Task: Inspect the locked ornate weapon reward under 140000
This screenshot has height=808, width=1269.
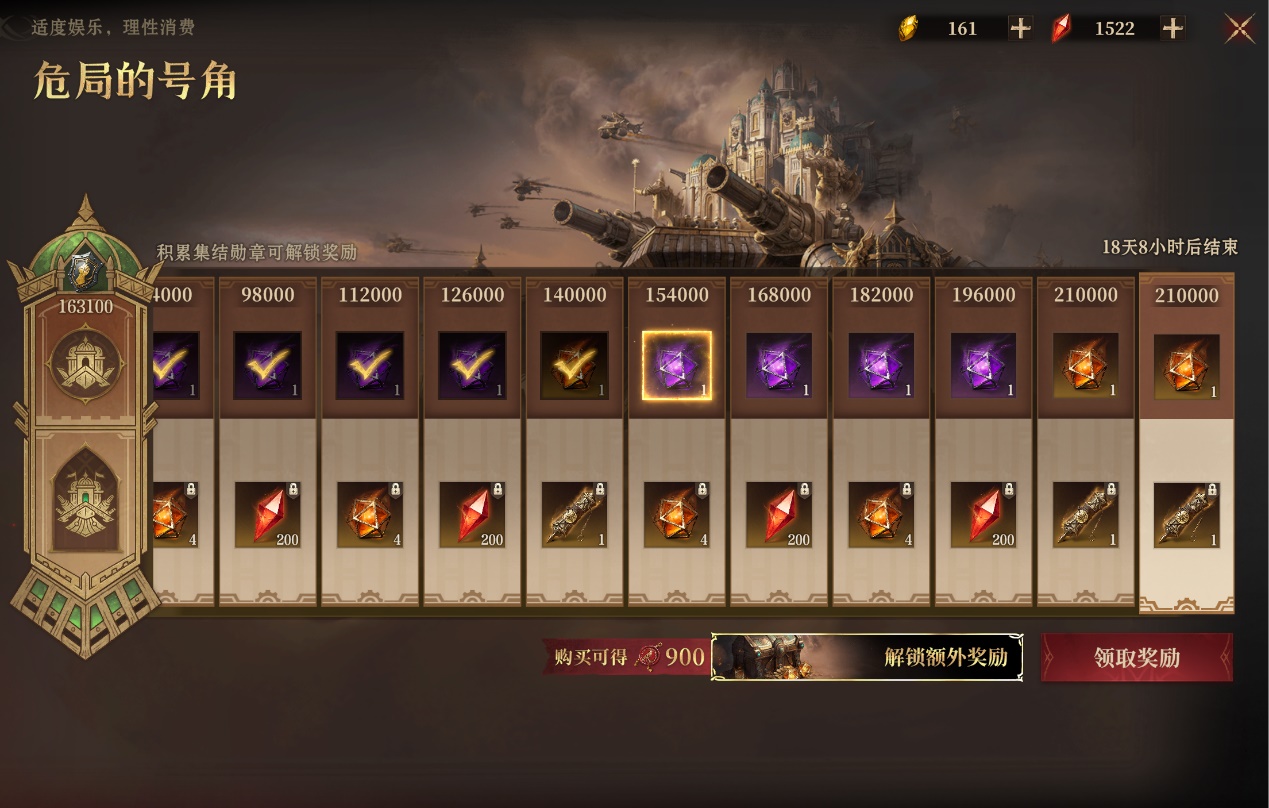Action: coord(574,515)
